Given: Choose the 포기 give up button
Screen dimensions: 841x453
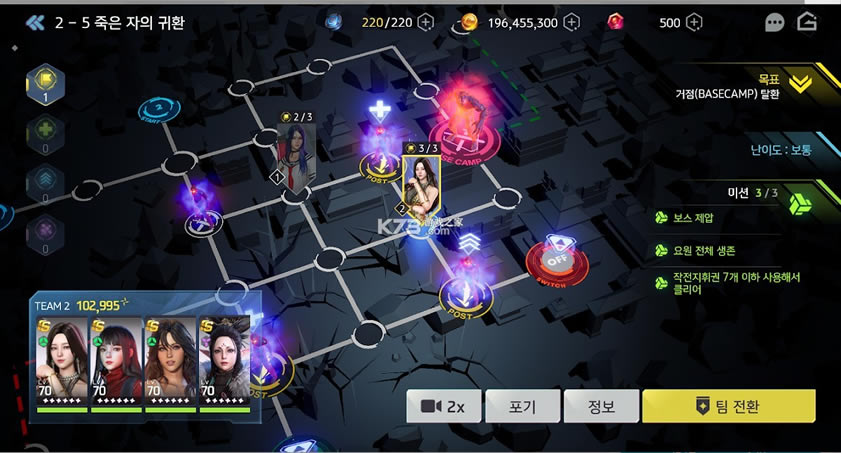Looking at the screenshot, I should [x=522, y=406].
